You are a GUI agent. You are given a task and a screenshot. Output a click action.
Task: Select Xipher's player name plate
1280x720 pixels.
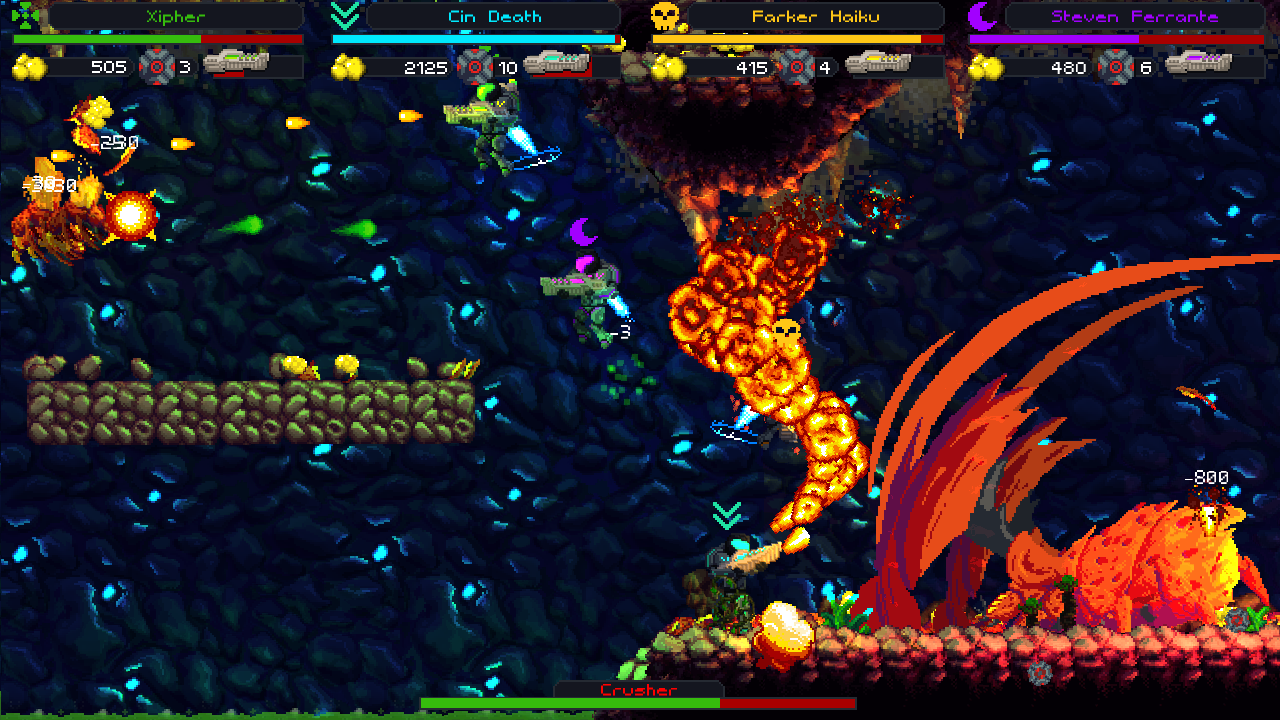click(x=175, y=16)
